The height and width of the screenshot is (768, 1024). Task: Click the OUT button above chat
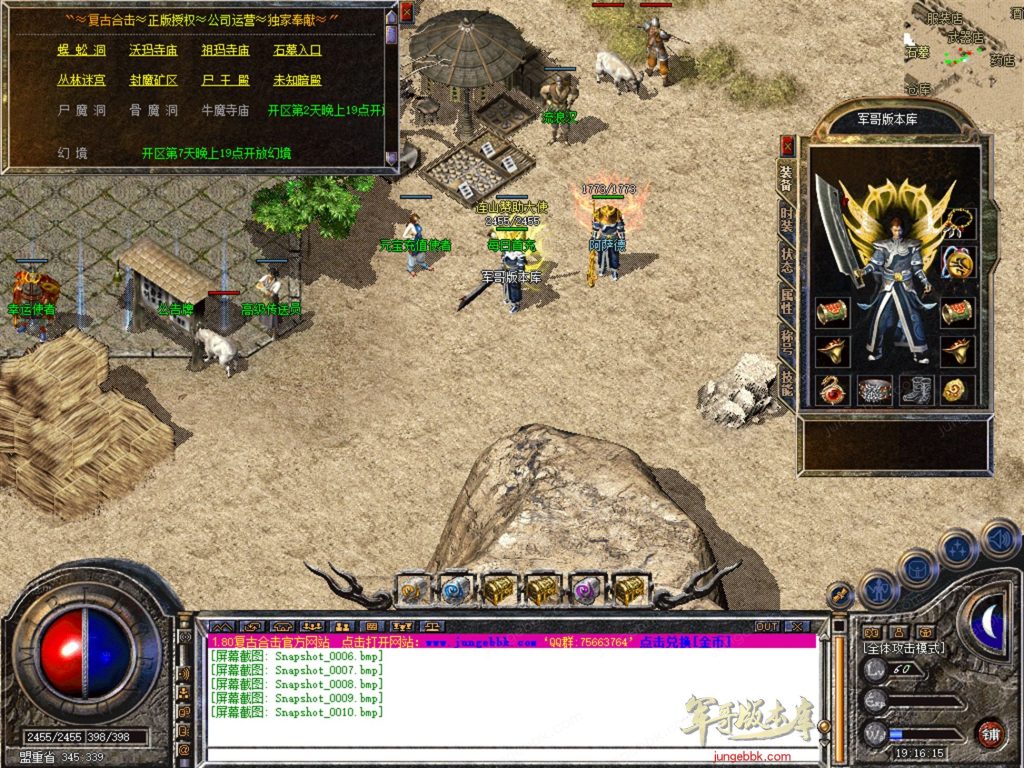[767, 626]
